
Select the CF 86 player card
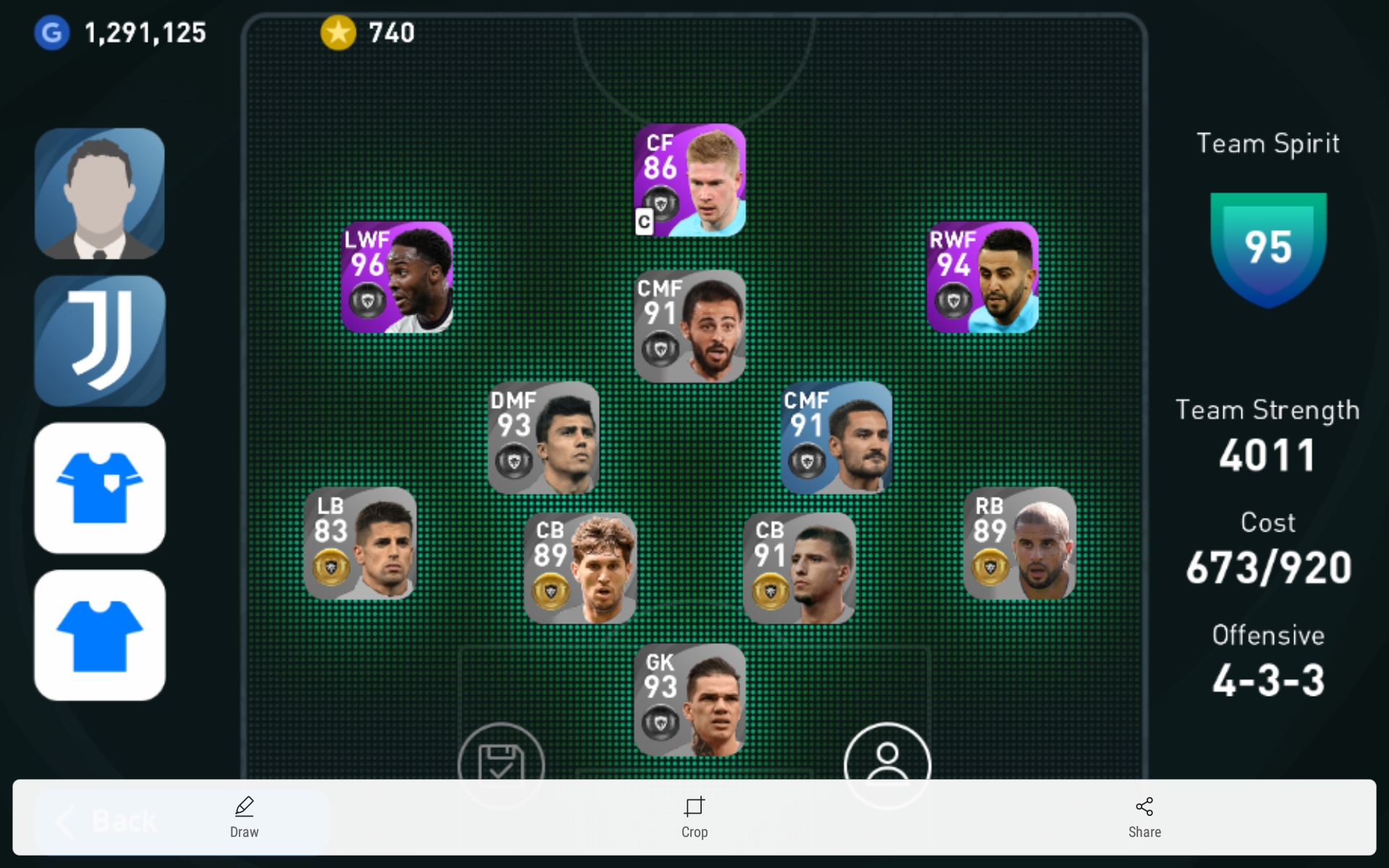point(689,180)
